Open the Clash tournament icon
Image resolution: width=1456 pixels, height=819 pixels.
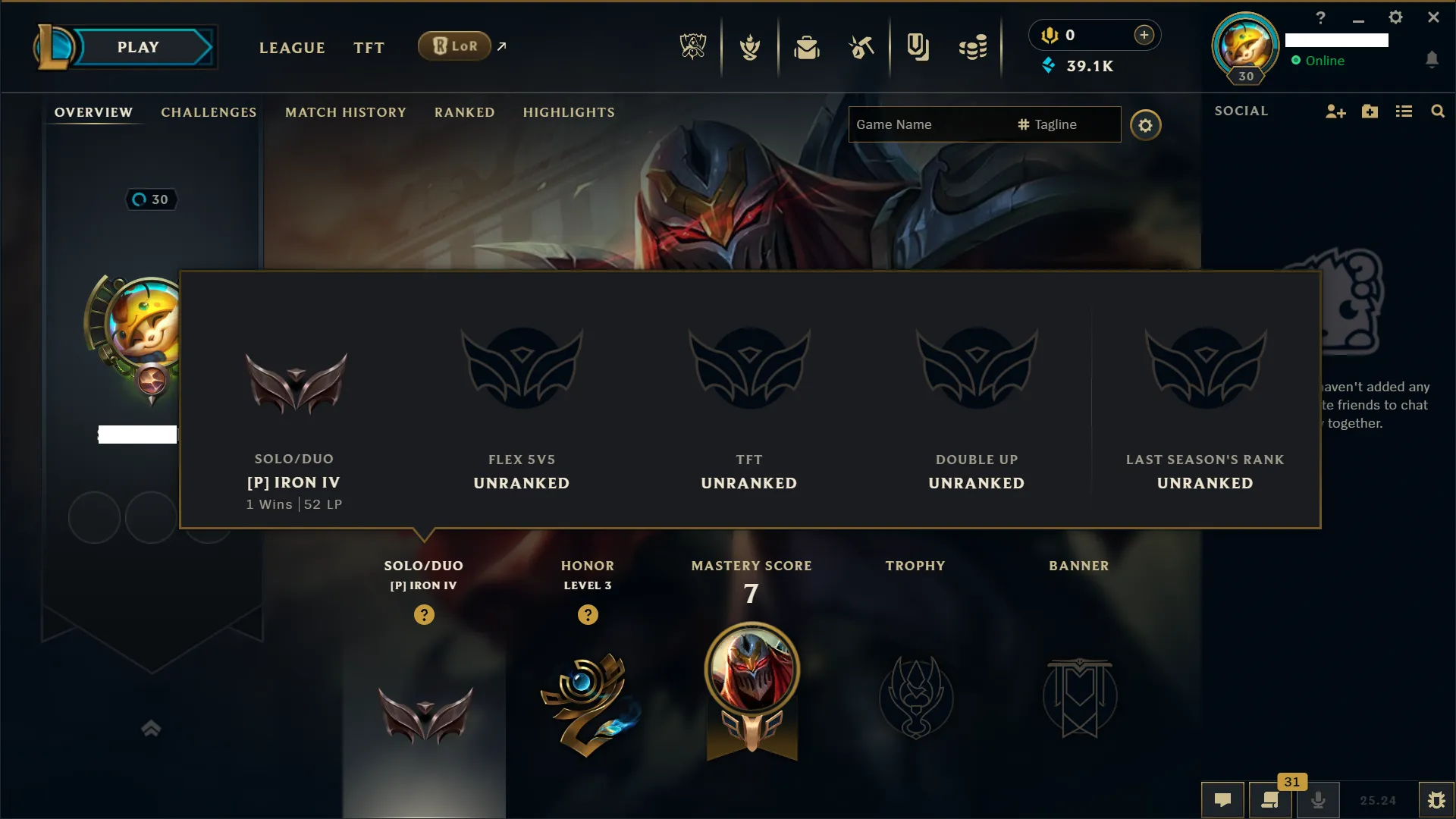[749, 47]
